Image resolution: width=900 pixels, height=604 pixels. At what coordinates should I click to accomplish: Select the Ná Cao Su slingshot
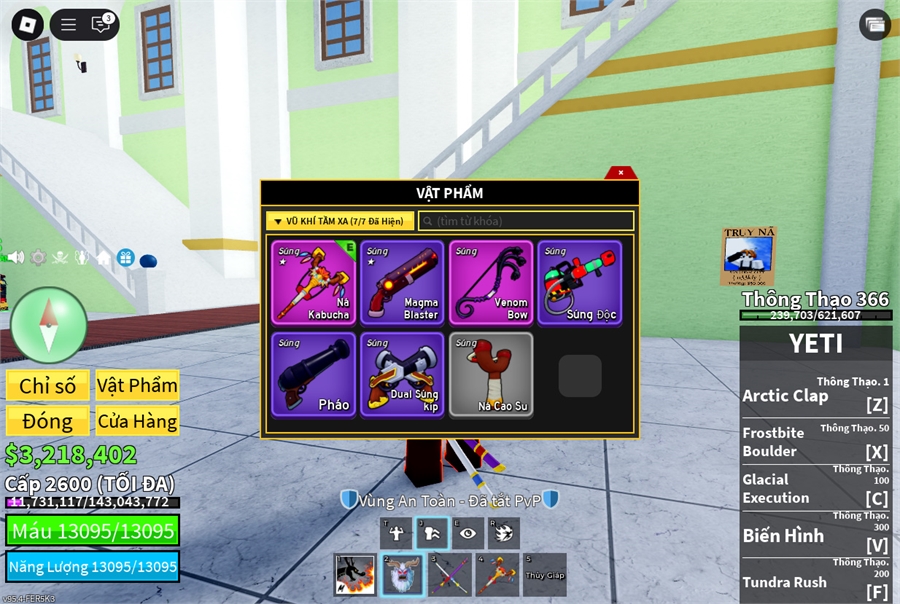(491, 374)
